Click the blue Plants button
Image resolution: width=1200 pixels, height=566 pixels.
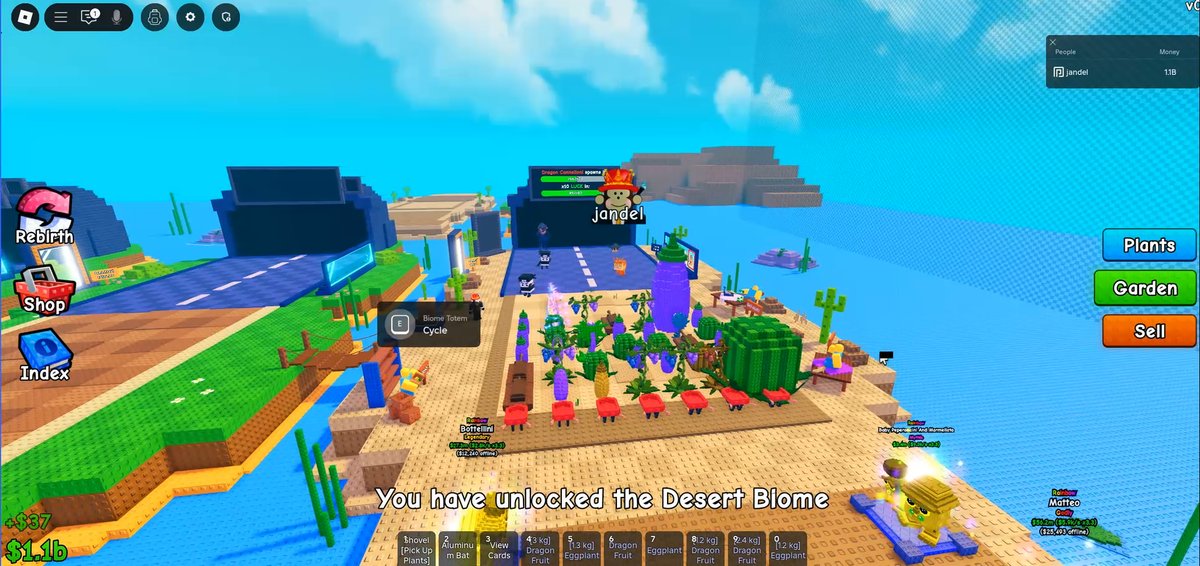click(x=1149, y=245)
